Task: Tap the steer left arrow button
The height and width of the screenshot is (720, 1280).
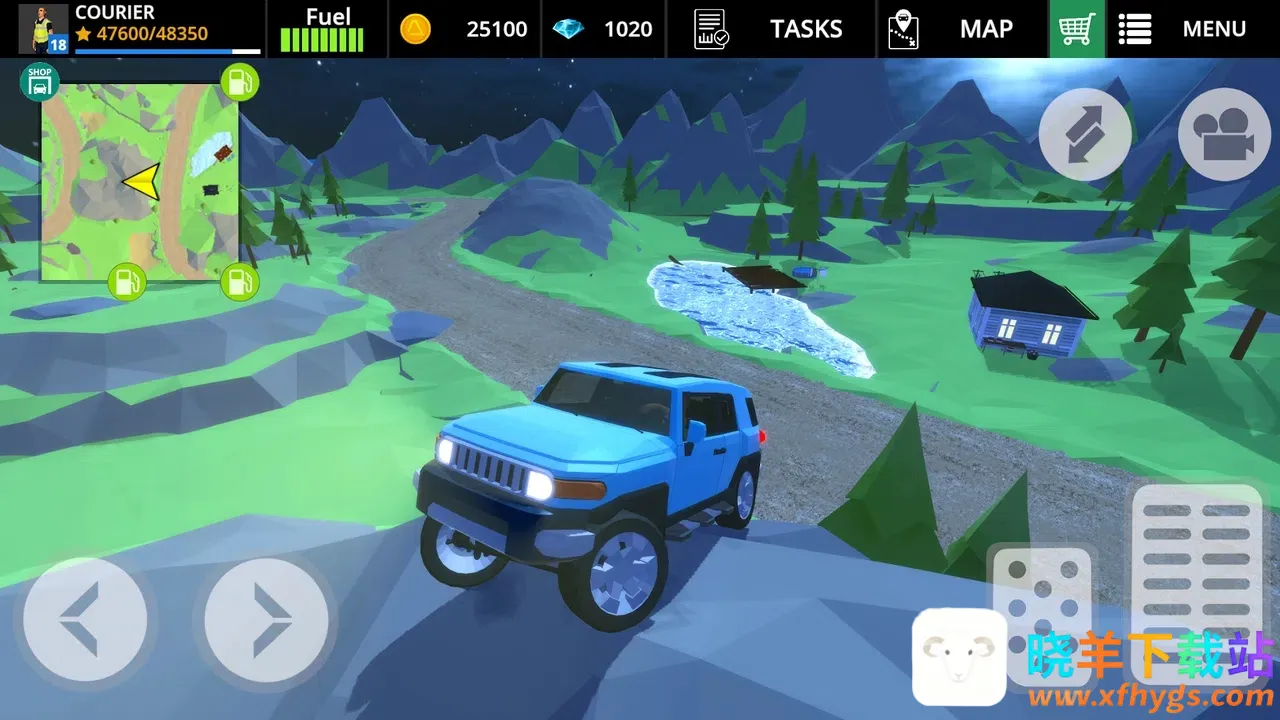Action: coord(85,619)
